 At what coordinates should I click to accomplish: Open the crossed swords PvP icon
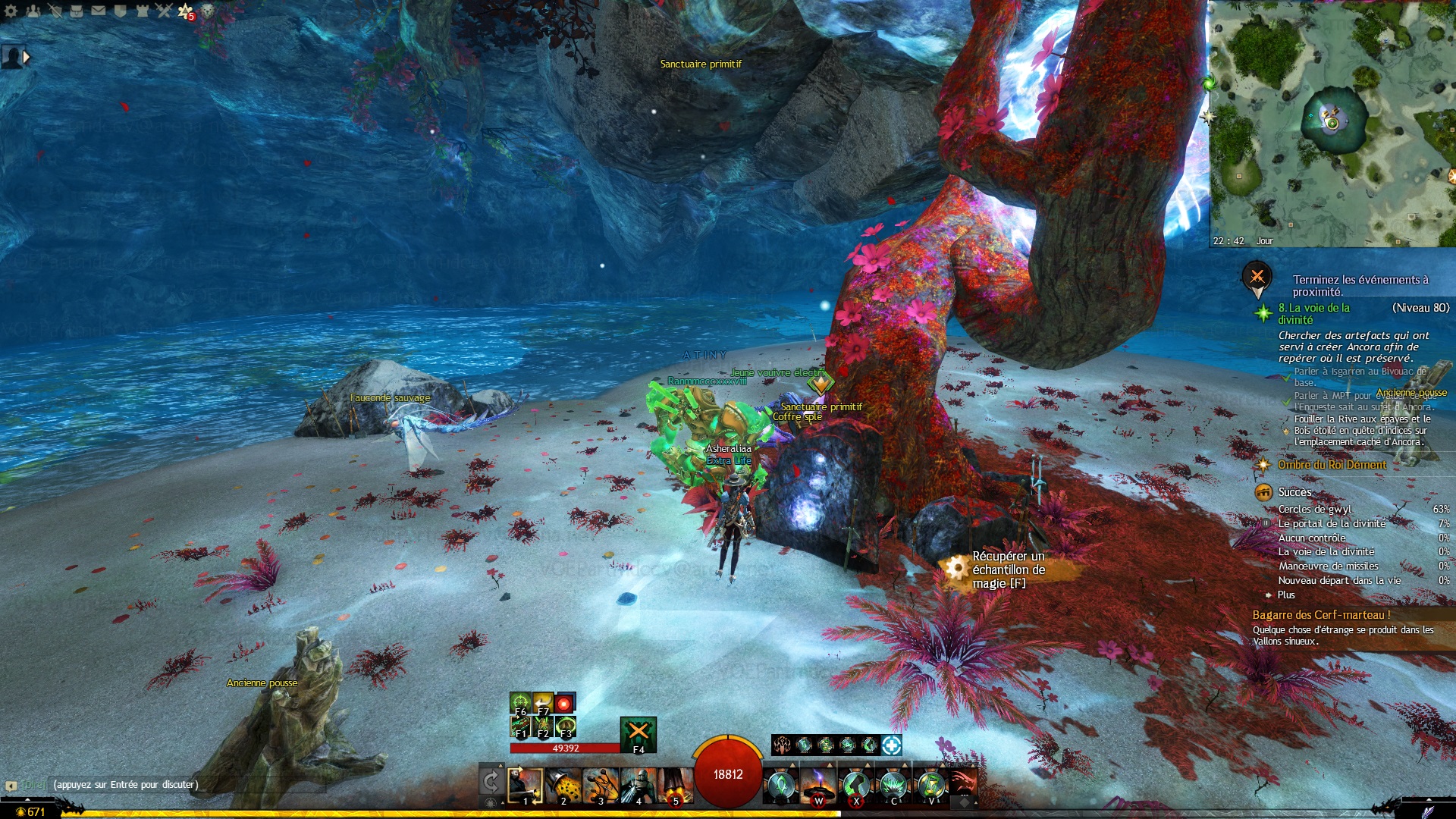click(165, 11)
